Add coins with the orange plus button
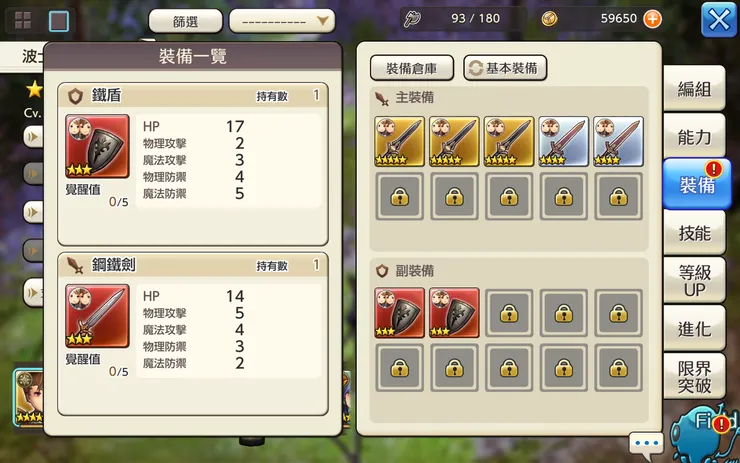This screenshot has height=463, width=740. point(652,19)
